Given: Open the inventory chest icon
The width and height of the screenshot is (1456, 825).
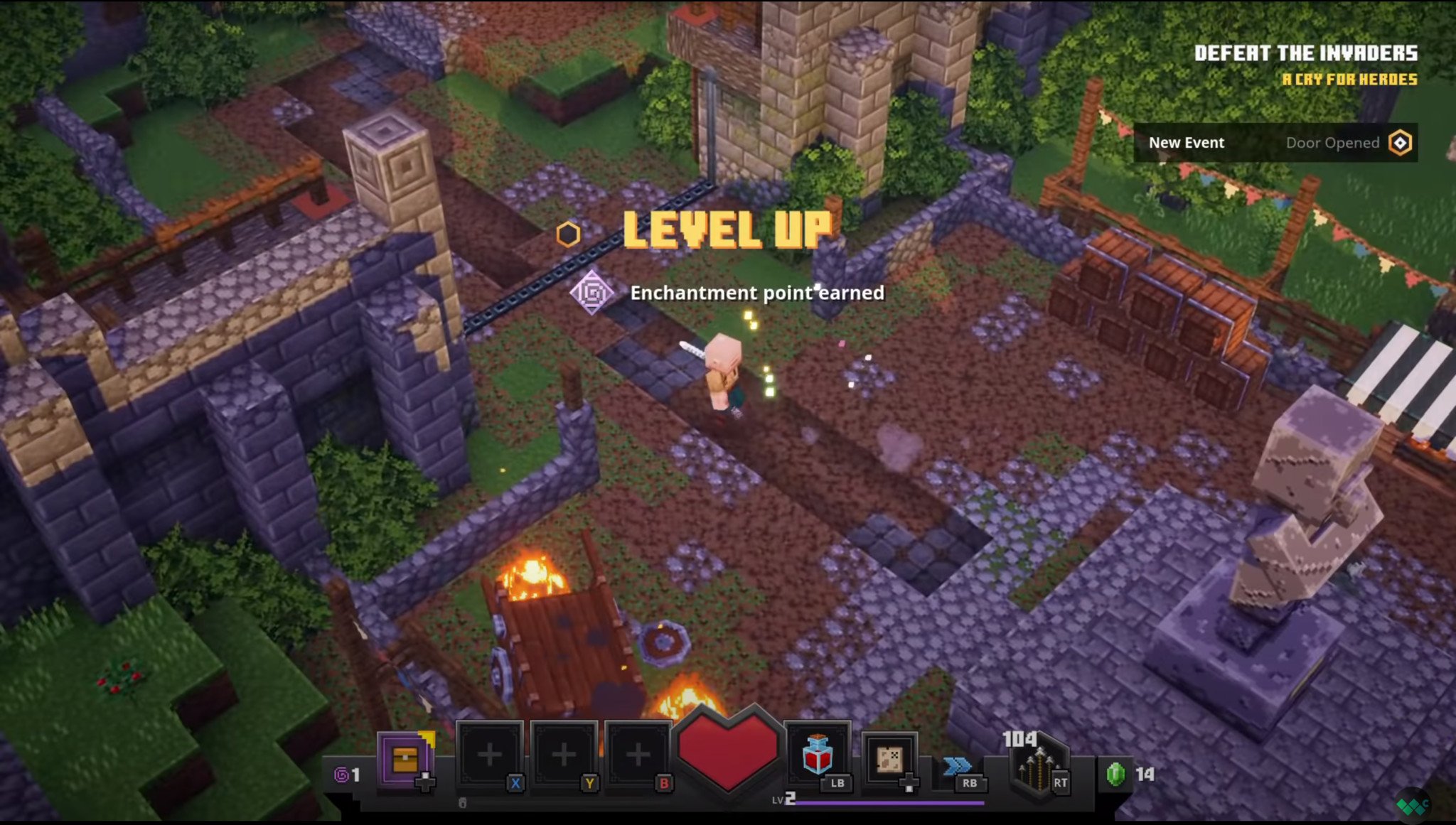Looking at the screenshot, I should [405, 760].
